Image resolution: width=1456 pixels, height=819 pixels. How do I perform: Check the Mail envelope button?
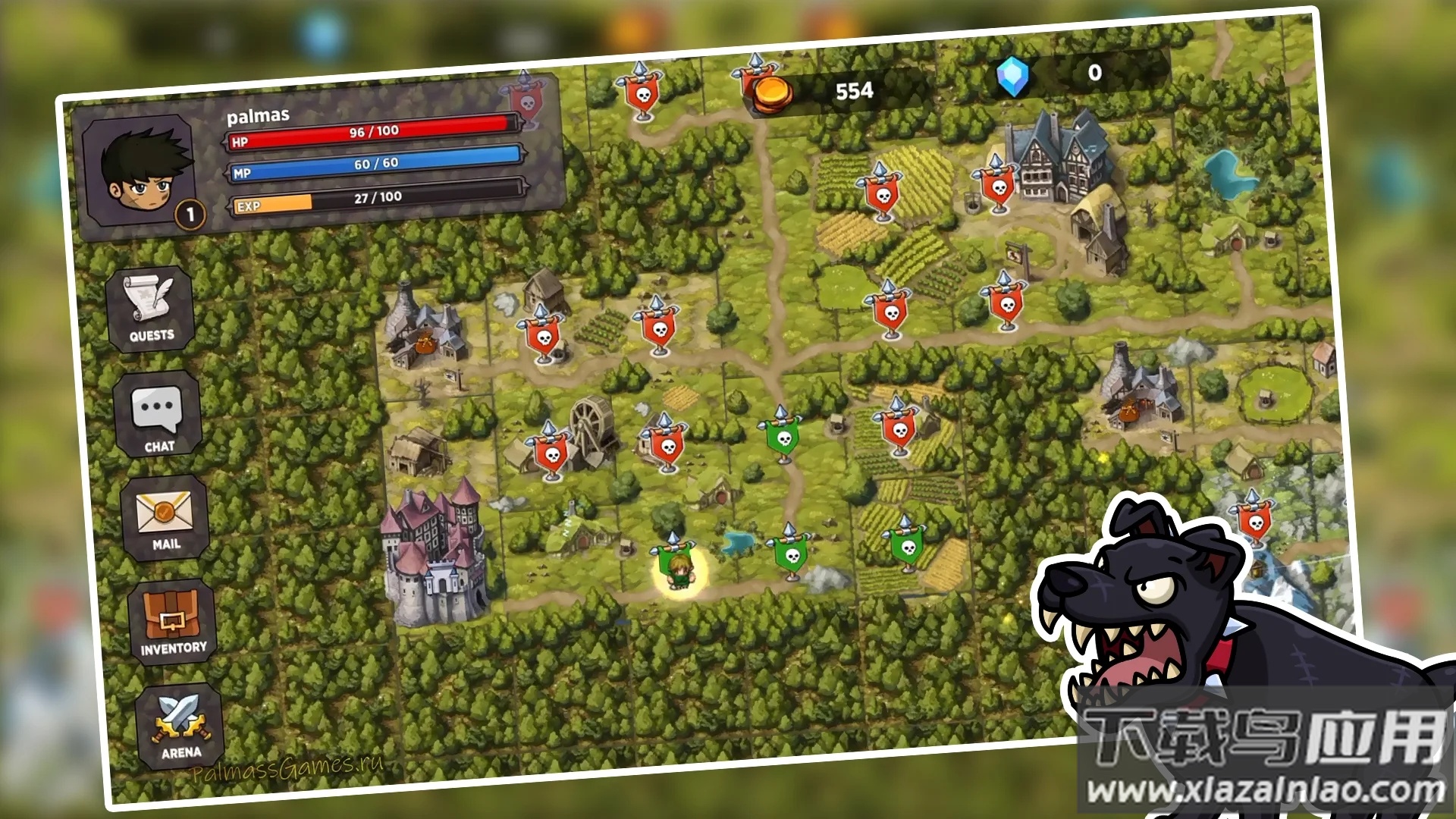pyautogui.click(x=165, y=519)
